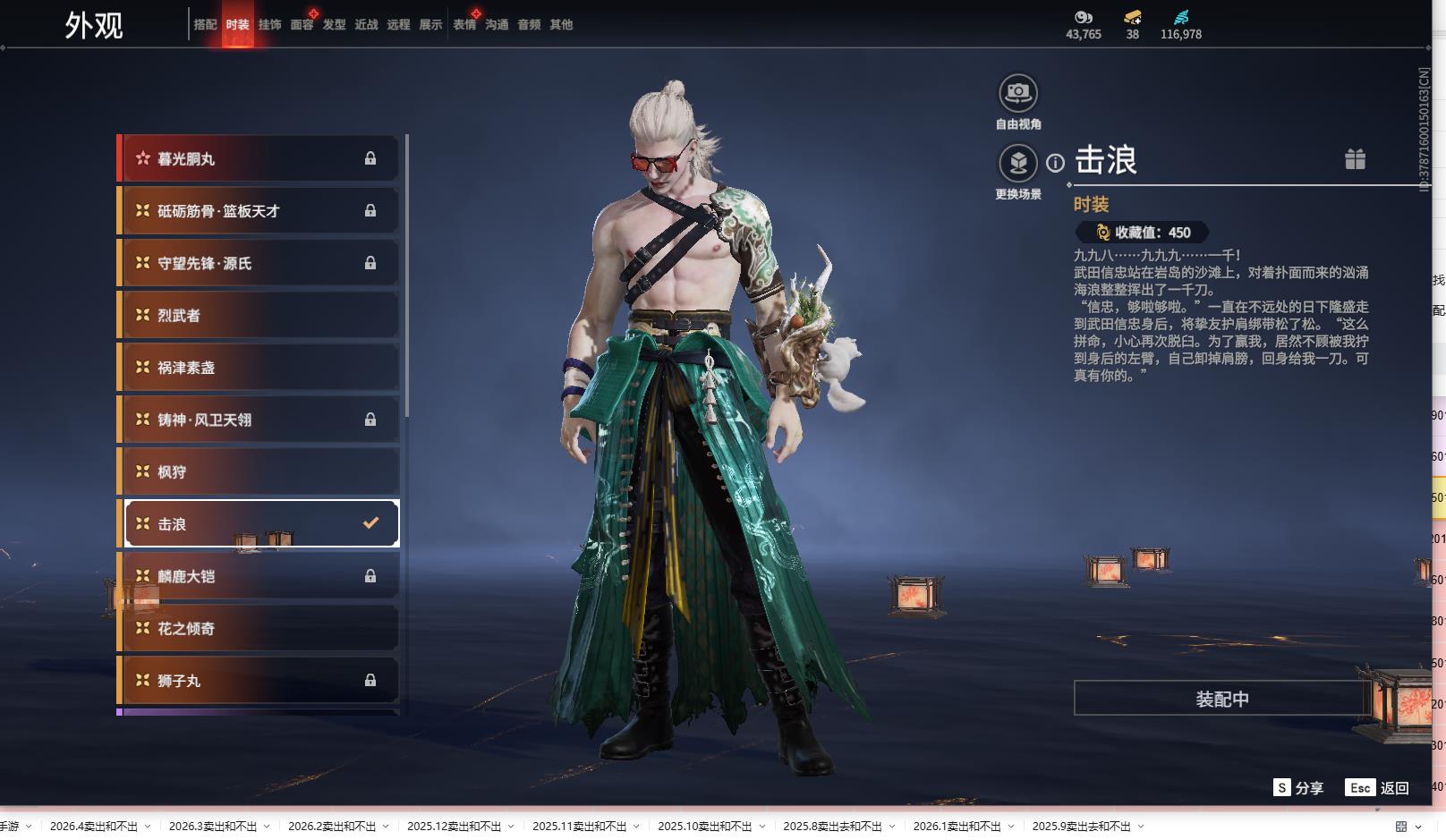
Task: Switch to the 面容 face tab
Action: pos(302,25)
